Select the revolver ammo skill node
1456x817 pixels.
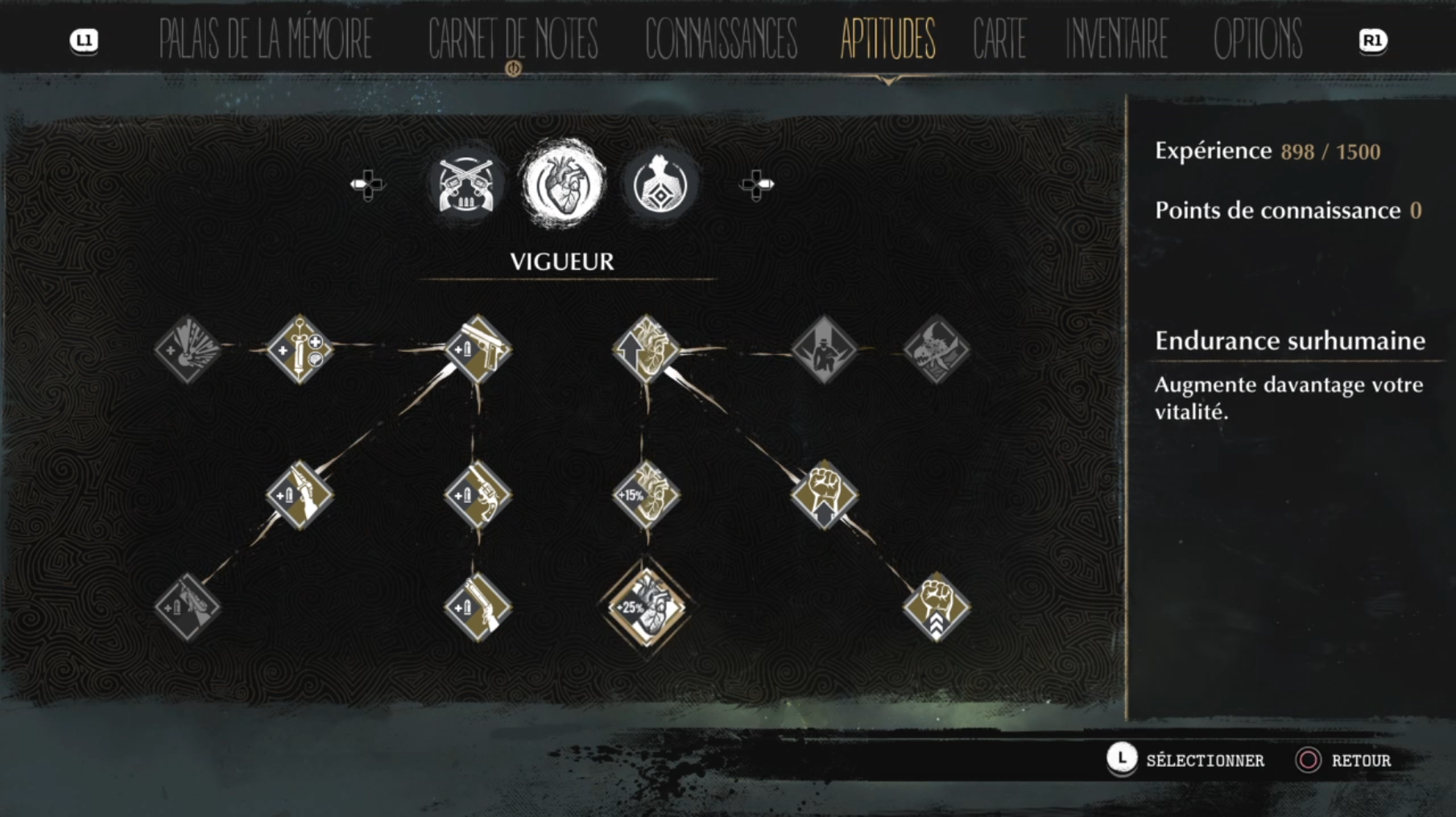478,494
